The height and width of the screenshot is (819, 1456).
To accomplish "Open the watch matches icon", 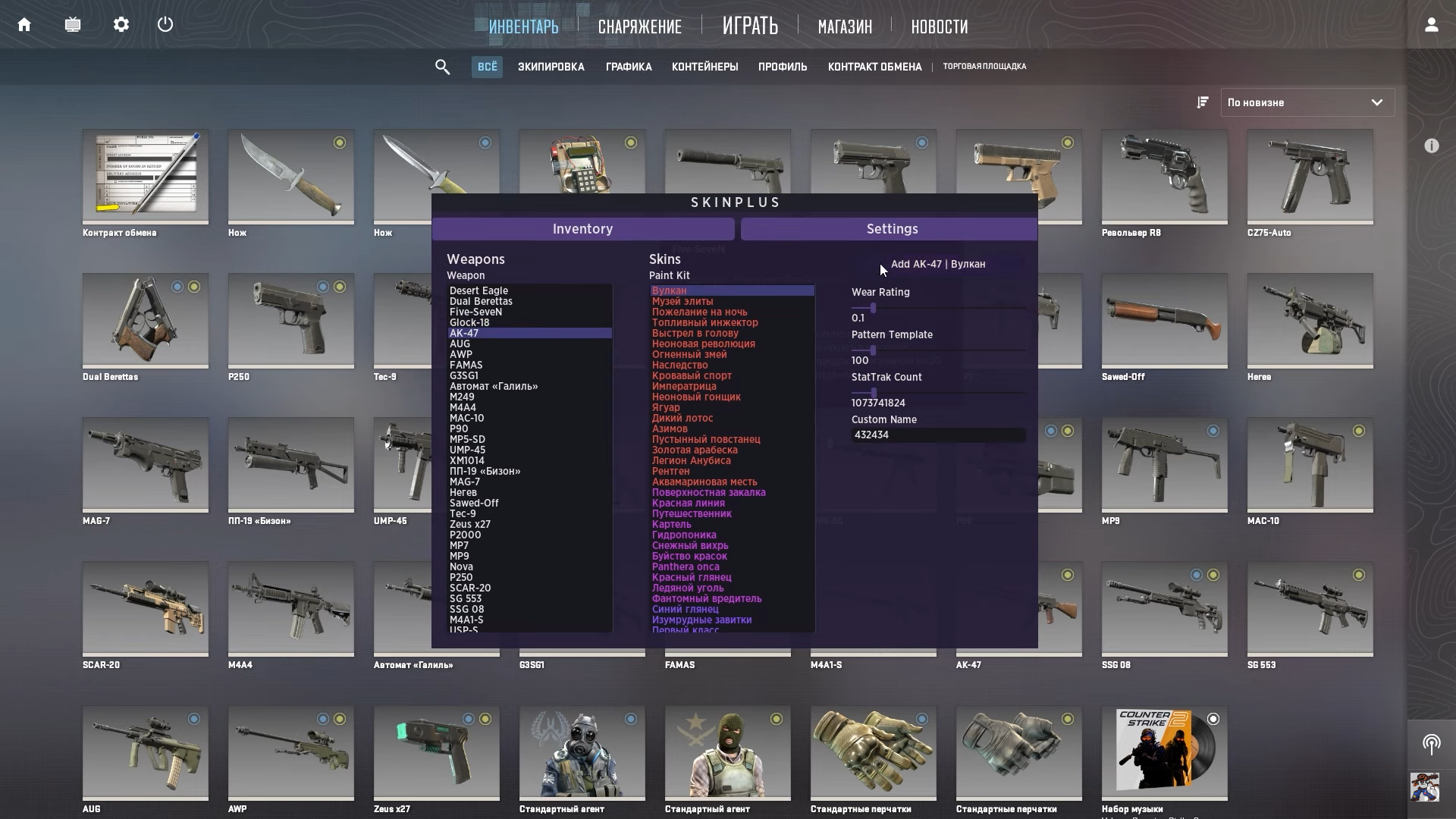I will coord(73,24).
